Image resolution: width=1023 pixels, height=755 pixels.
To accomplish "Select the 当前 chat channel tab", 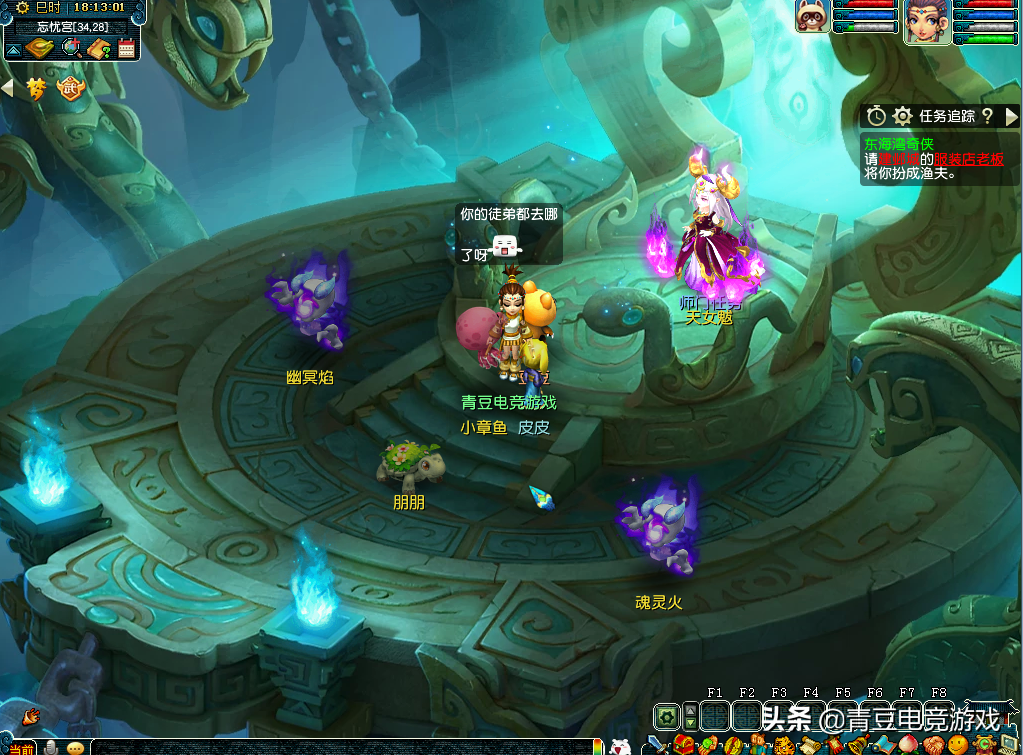I will (20, 748).
